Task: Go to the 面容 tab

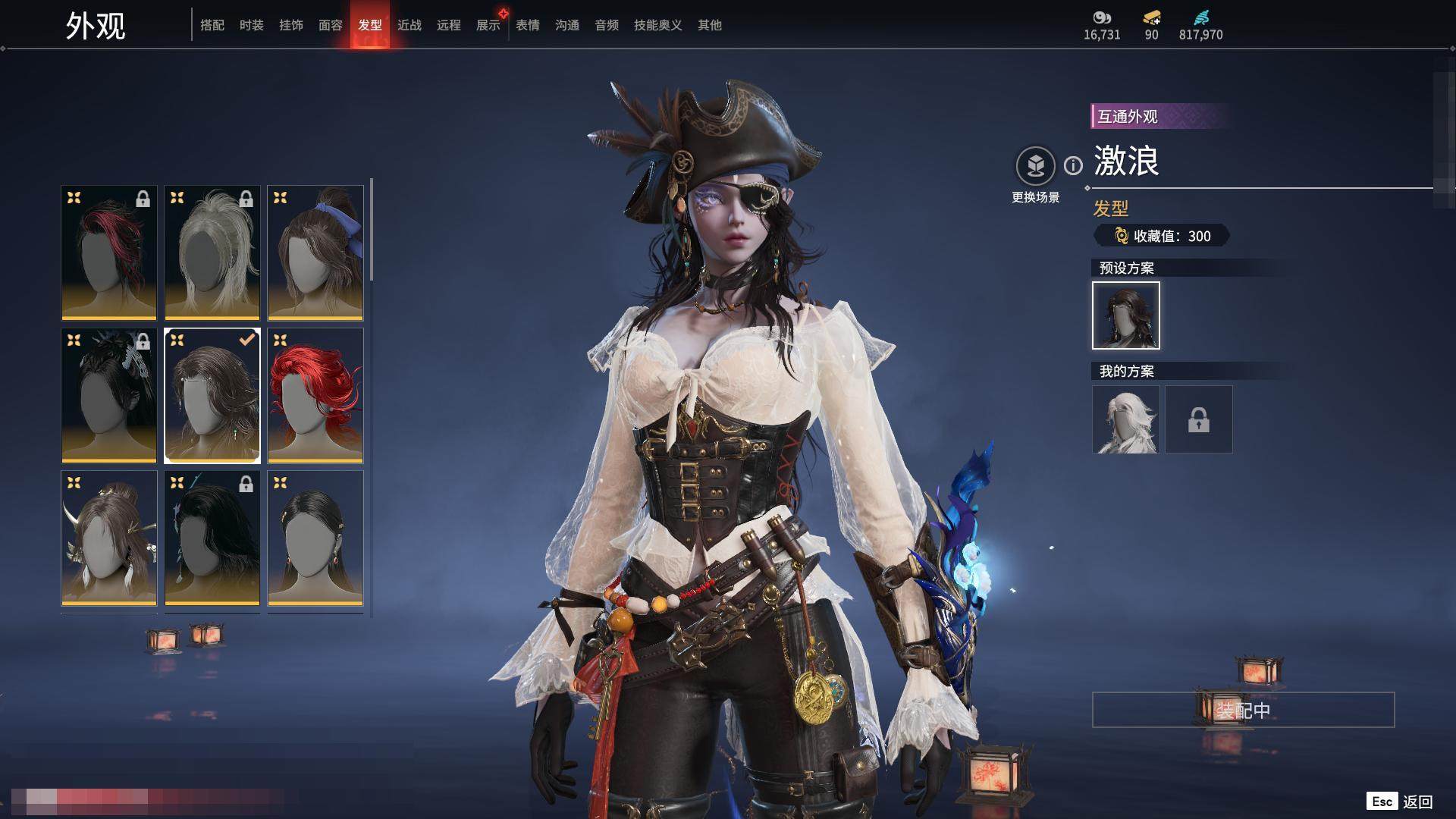Action: [331, 25]
